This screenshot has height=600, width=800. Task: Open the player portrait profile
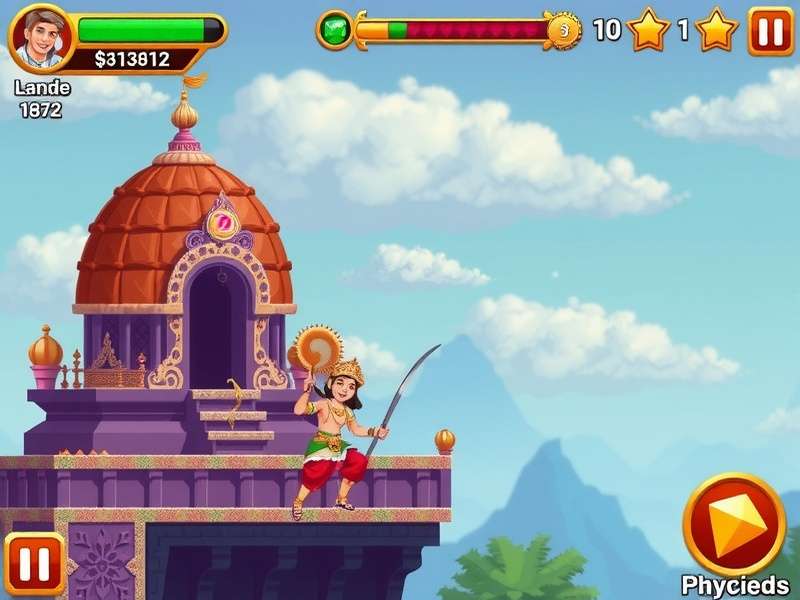click(43, 39)
